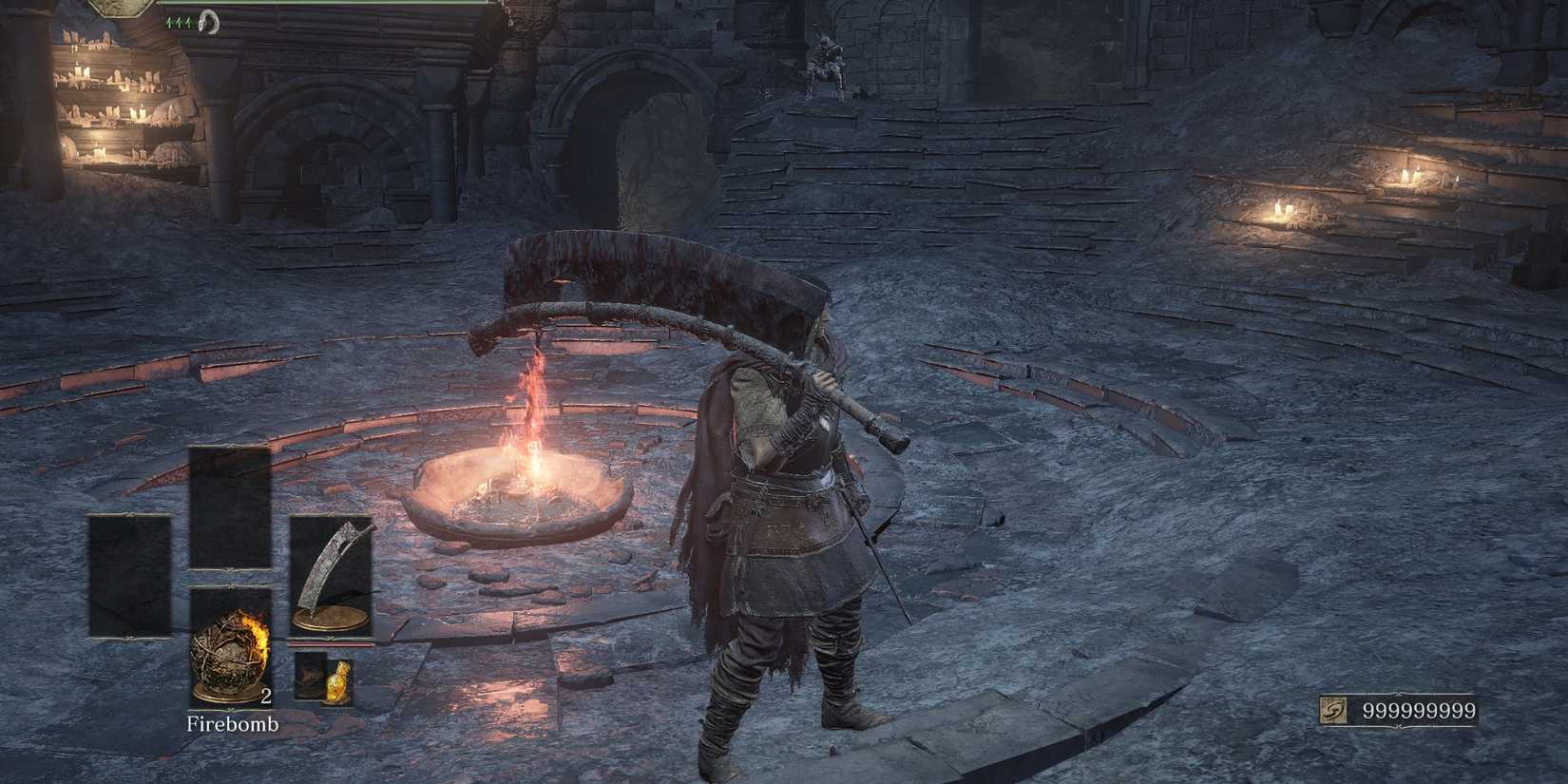Viewport: 1568px width, 784px height.
Task: Click the scythe weapon durability bar
Action: [x=331, y=644]
